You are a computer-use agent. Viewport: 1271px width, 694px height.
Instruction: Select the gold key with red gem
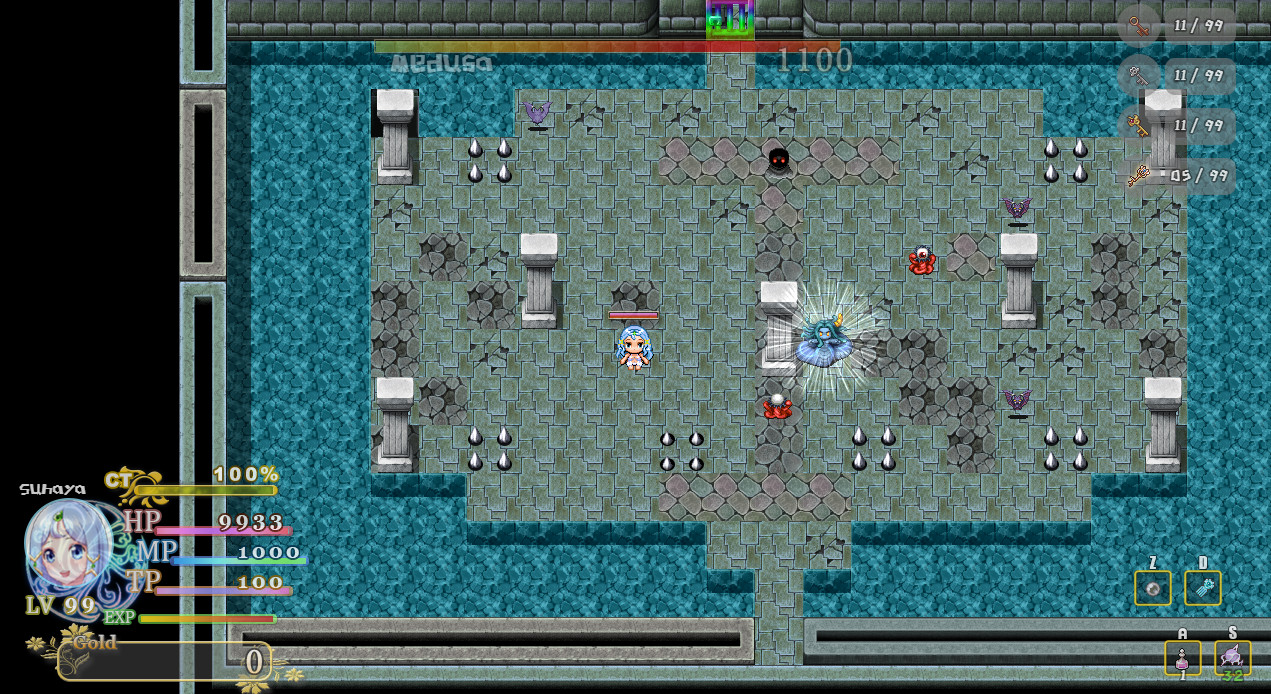coord(1138,126)
